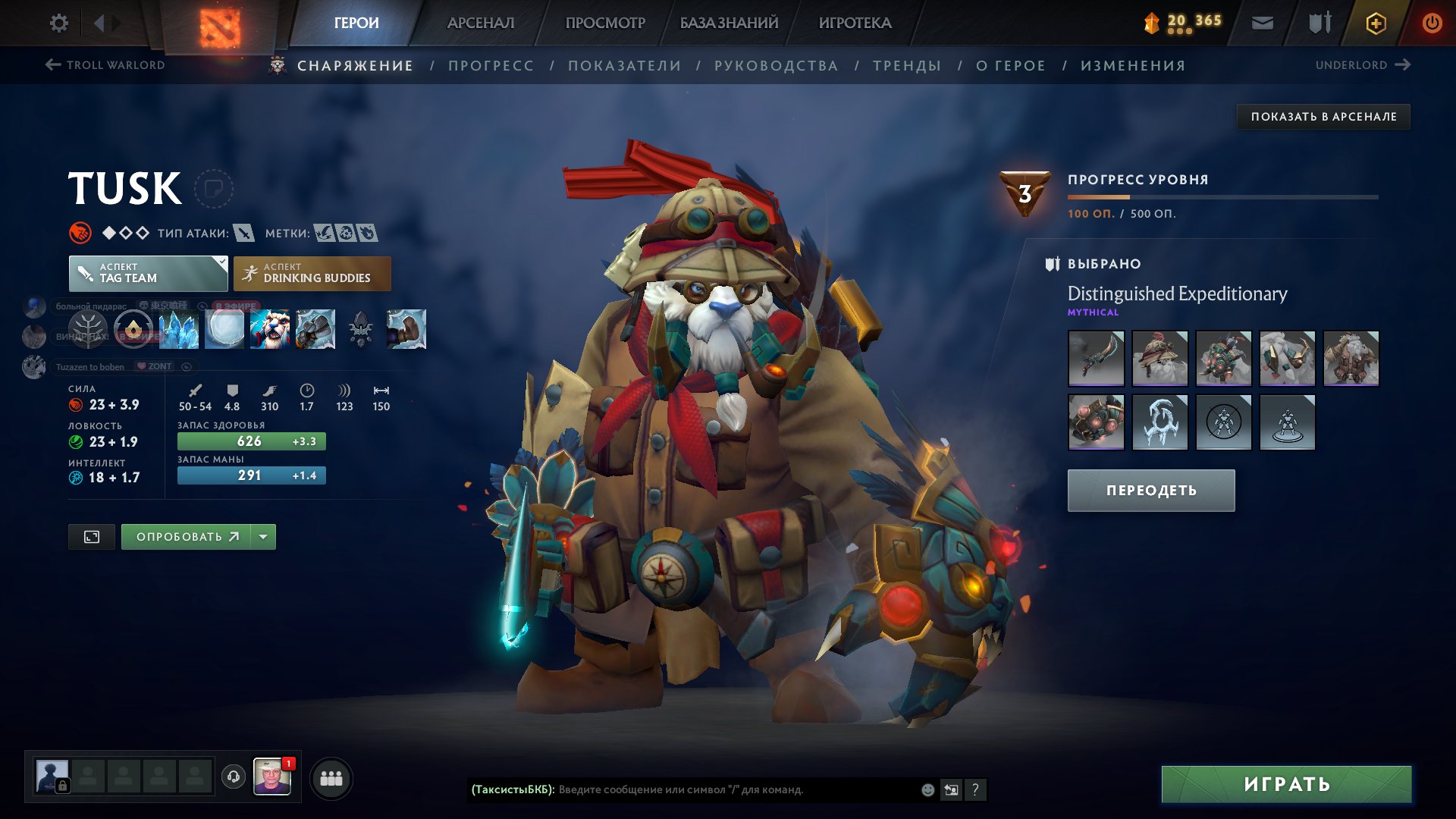Select the Snowball ability icon
This screenshot has height=819, width=1456.
pyautogui.click(x=224, y=330)
